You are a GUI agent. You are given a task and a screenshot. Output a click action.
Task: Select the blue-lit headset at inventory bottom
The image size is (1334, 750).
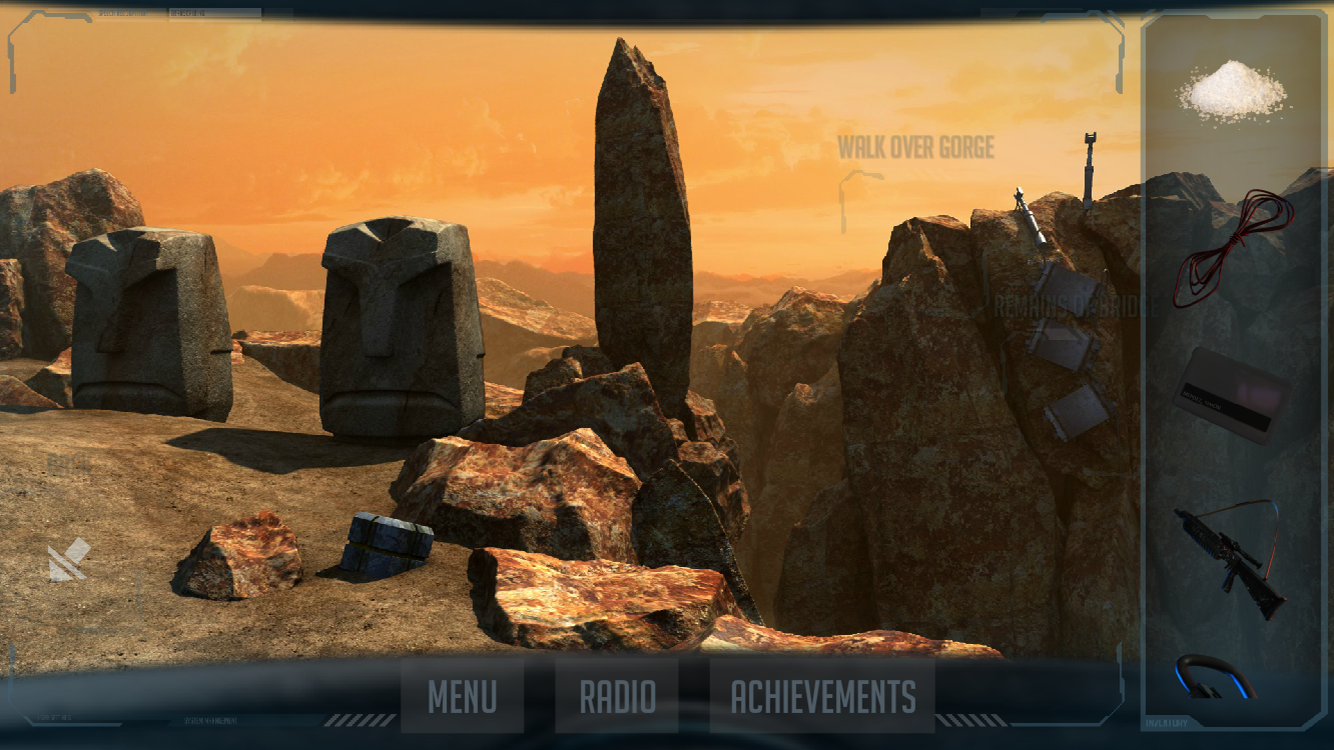(x=1215, y=677)
